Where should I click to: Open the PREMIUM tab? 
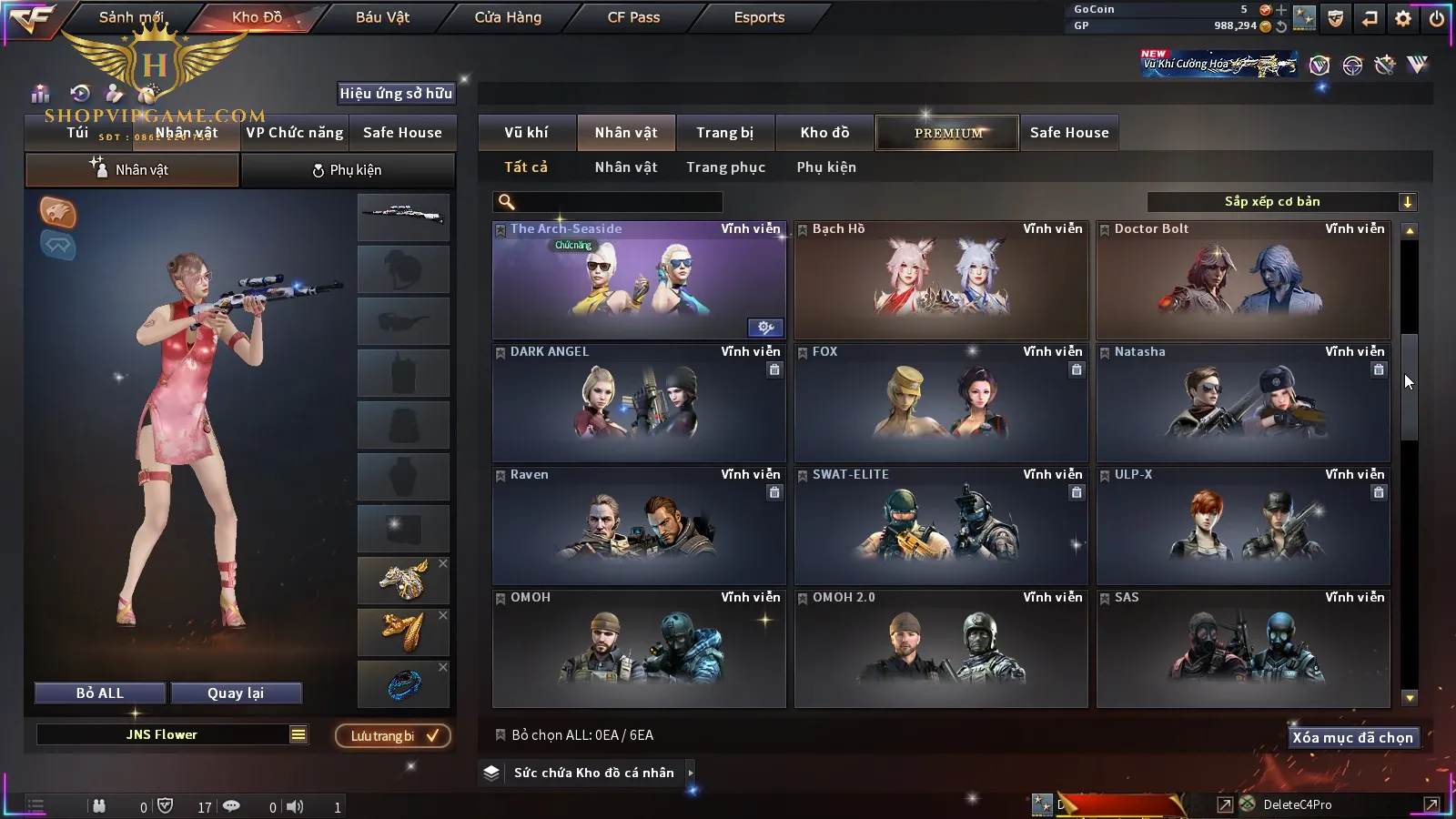[x=947, y=133]
